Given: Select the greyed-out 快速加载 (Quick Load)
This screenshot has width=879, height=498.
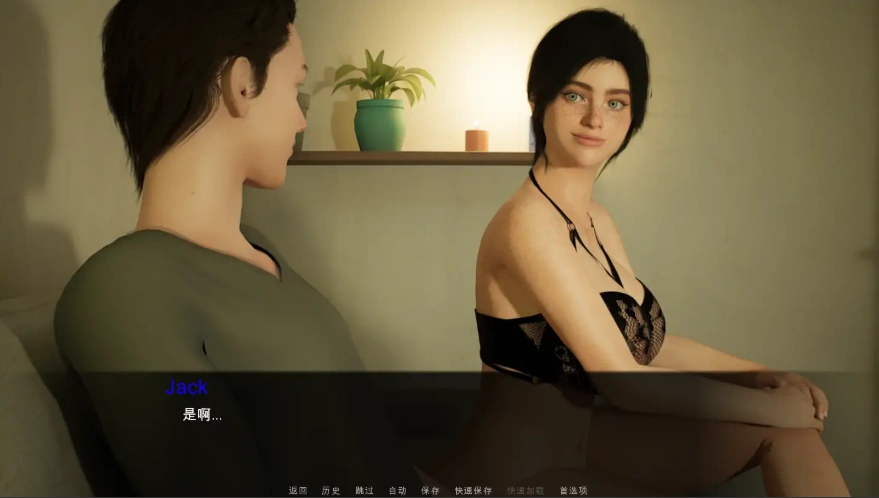Looking at the screenshot, I should click(525, 491).
